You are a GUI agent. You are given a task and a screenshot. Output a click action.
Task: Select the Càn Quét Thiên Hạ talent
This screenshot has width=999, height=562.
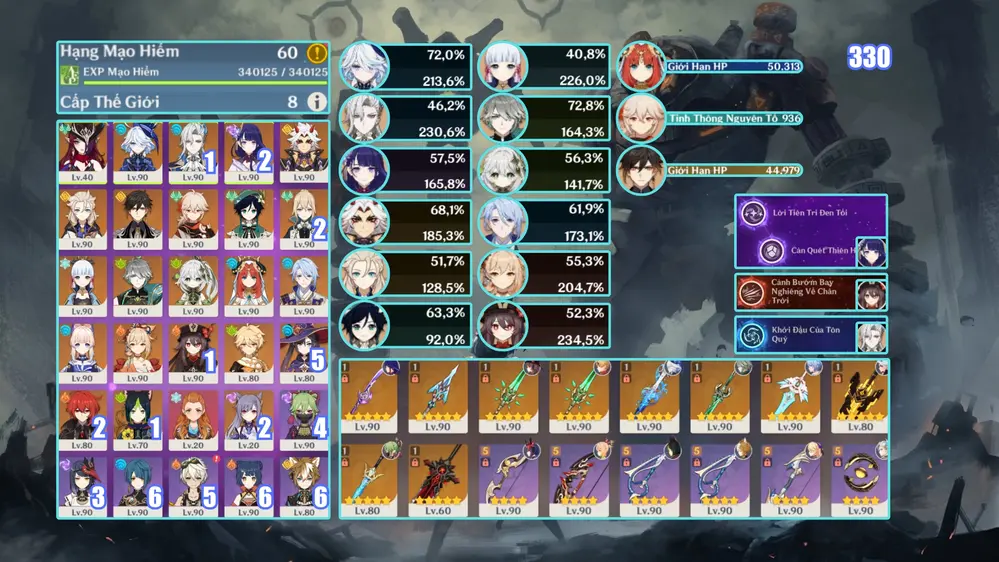tap(808, 251)
